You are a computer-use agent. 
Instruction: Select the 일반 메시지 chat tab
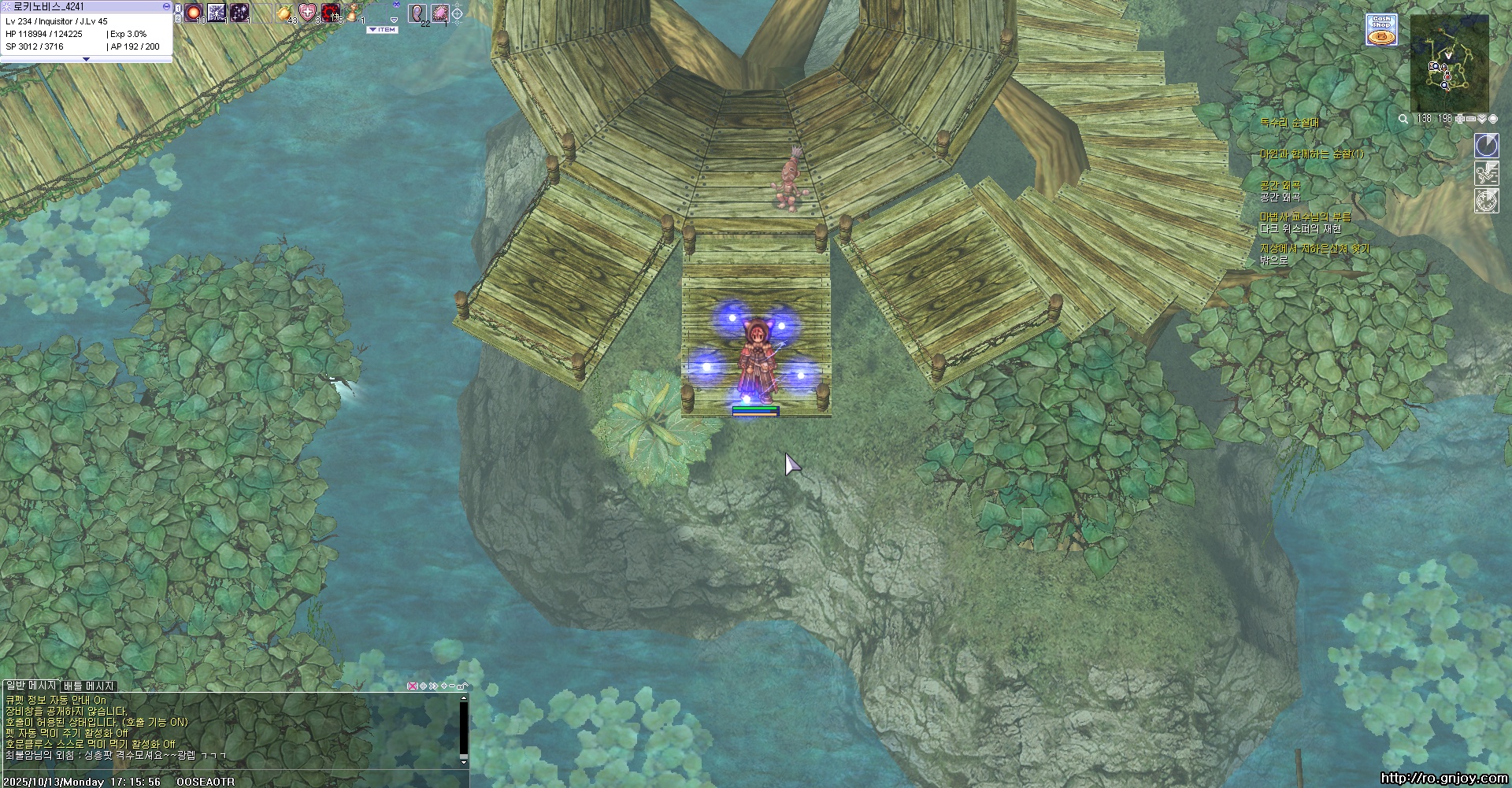pyautogui.click(x=31, y=686)
